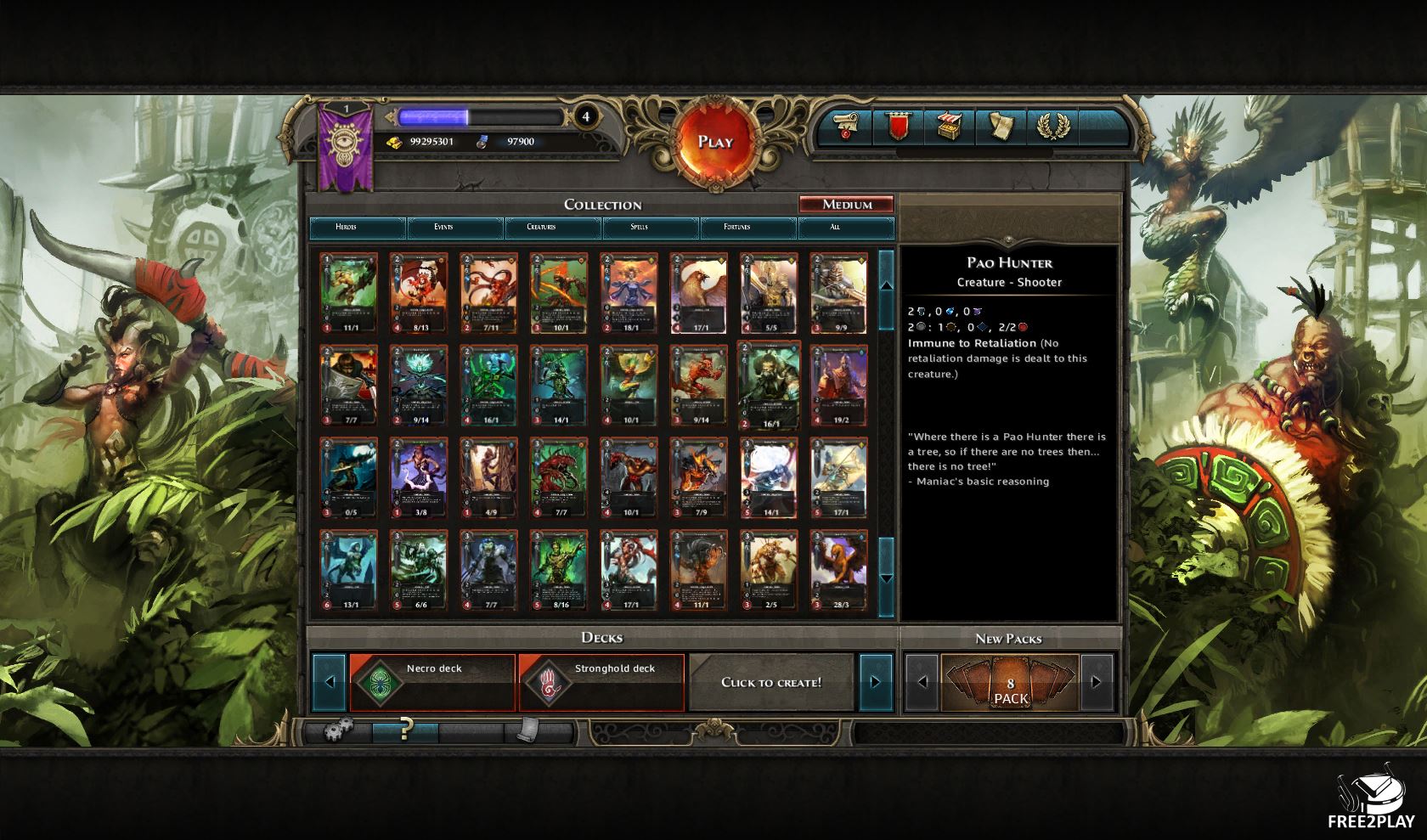Image resolution: width=1427 pixels, height=840 pixels.
Task: Click the red banner icon in top bar
Action: 898,127
